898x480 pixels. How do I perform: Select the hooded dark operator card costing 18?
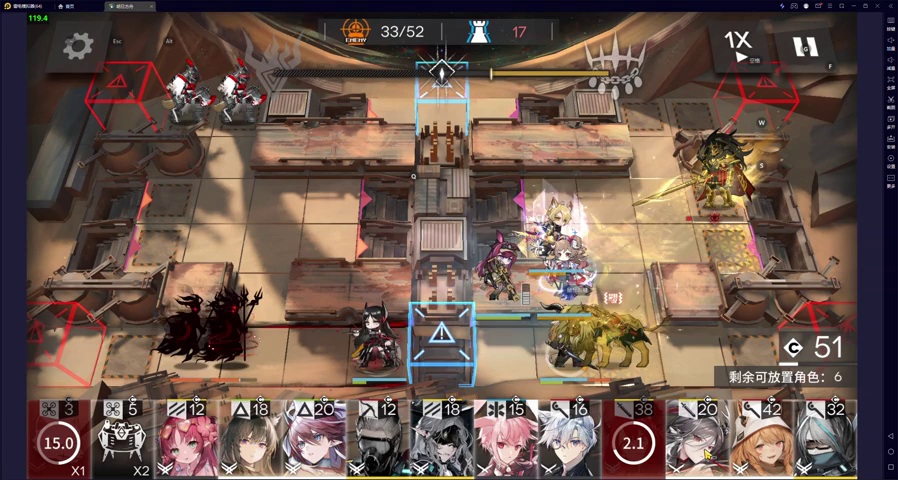point(441,439)
